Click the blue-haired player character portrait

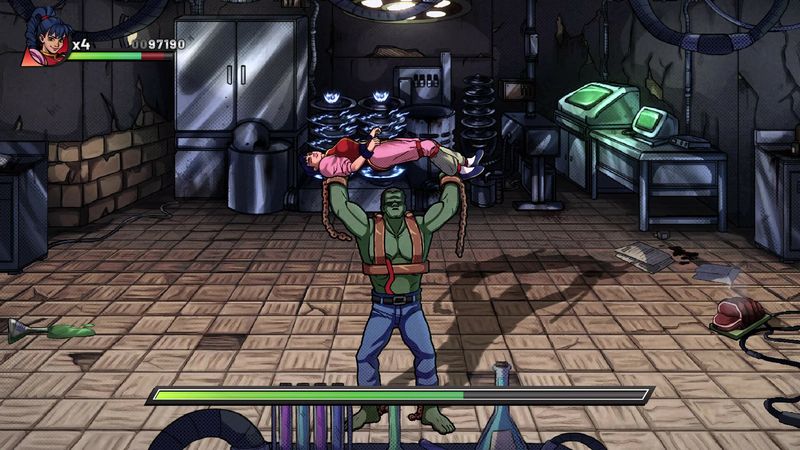43,37
